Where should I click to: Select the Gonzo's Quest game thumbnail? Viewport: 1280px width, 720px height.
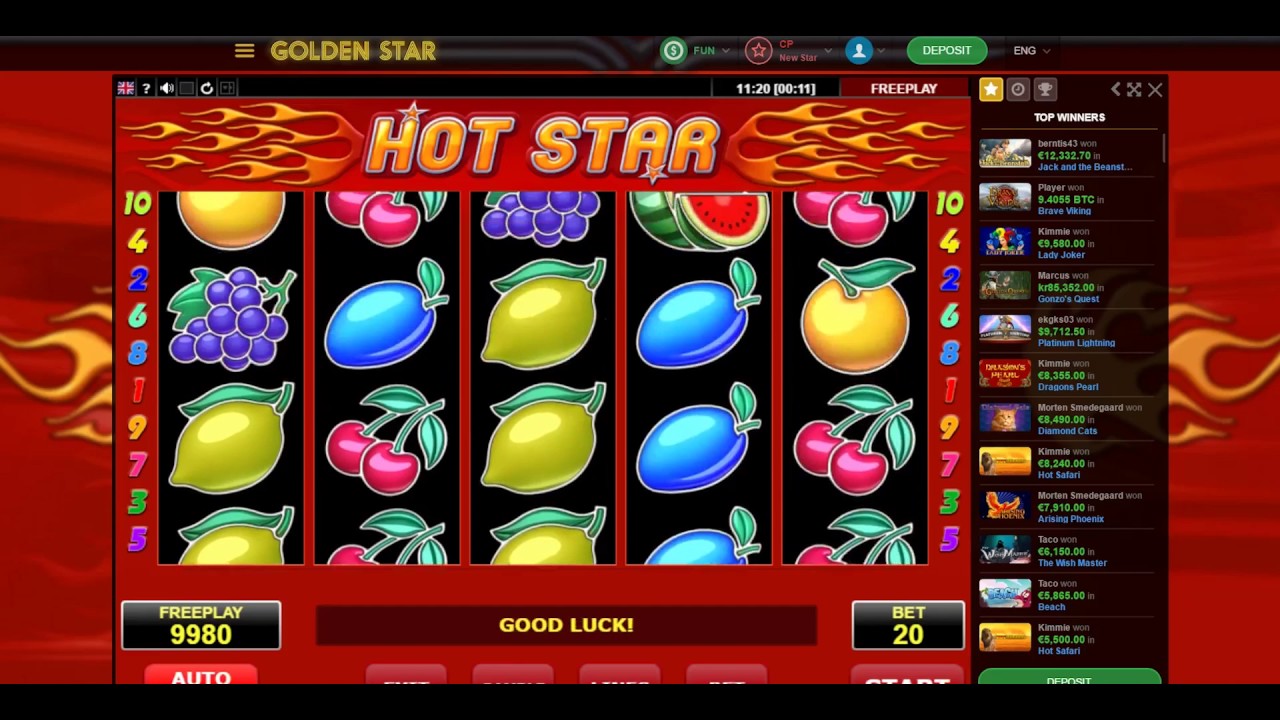tap(1005, 286)
